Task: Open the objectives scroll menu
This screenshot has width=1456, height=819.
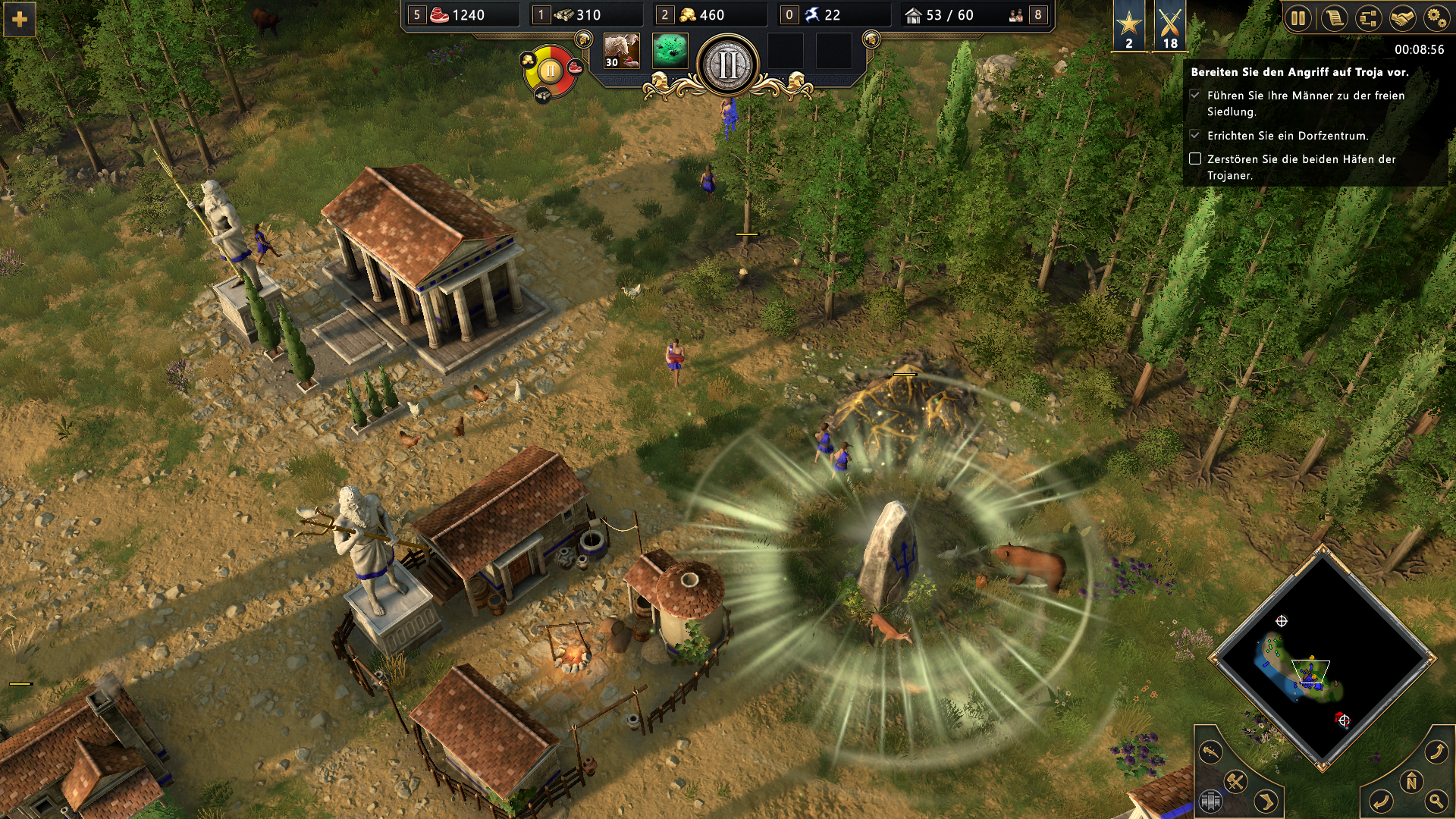Action: (1334, 18)
